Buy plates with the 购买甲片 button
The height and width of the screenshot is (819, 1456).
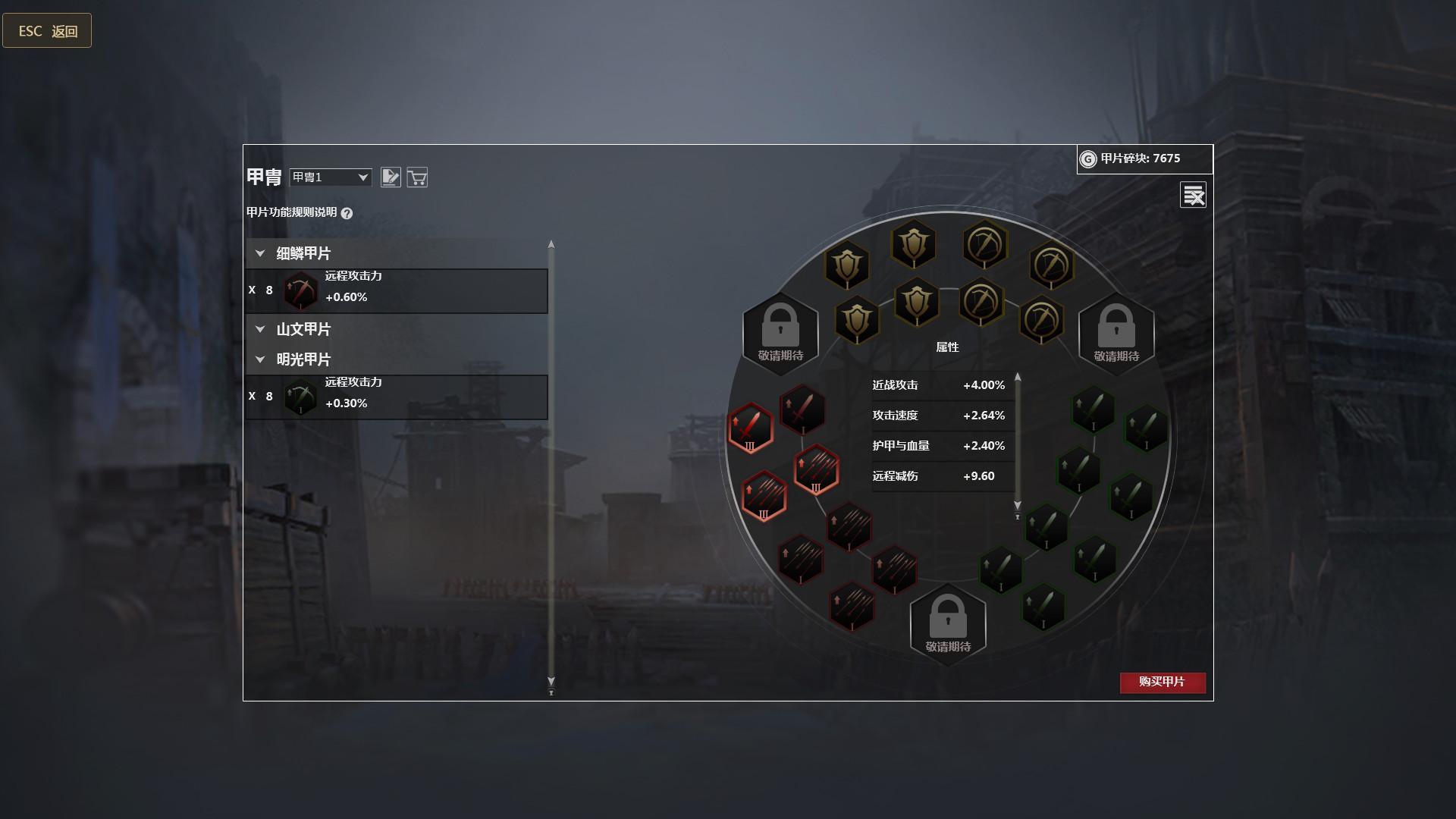tap(1162, 682)
